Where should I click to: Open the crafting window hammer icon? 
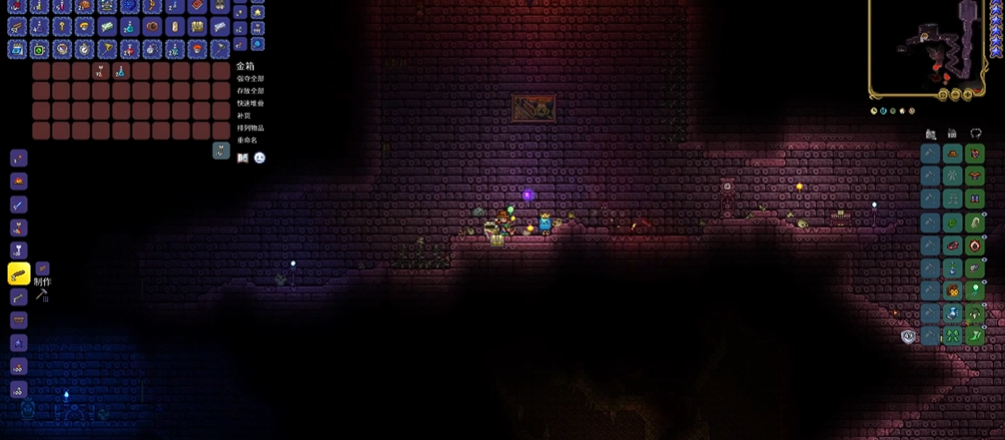tap(42, 295)
